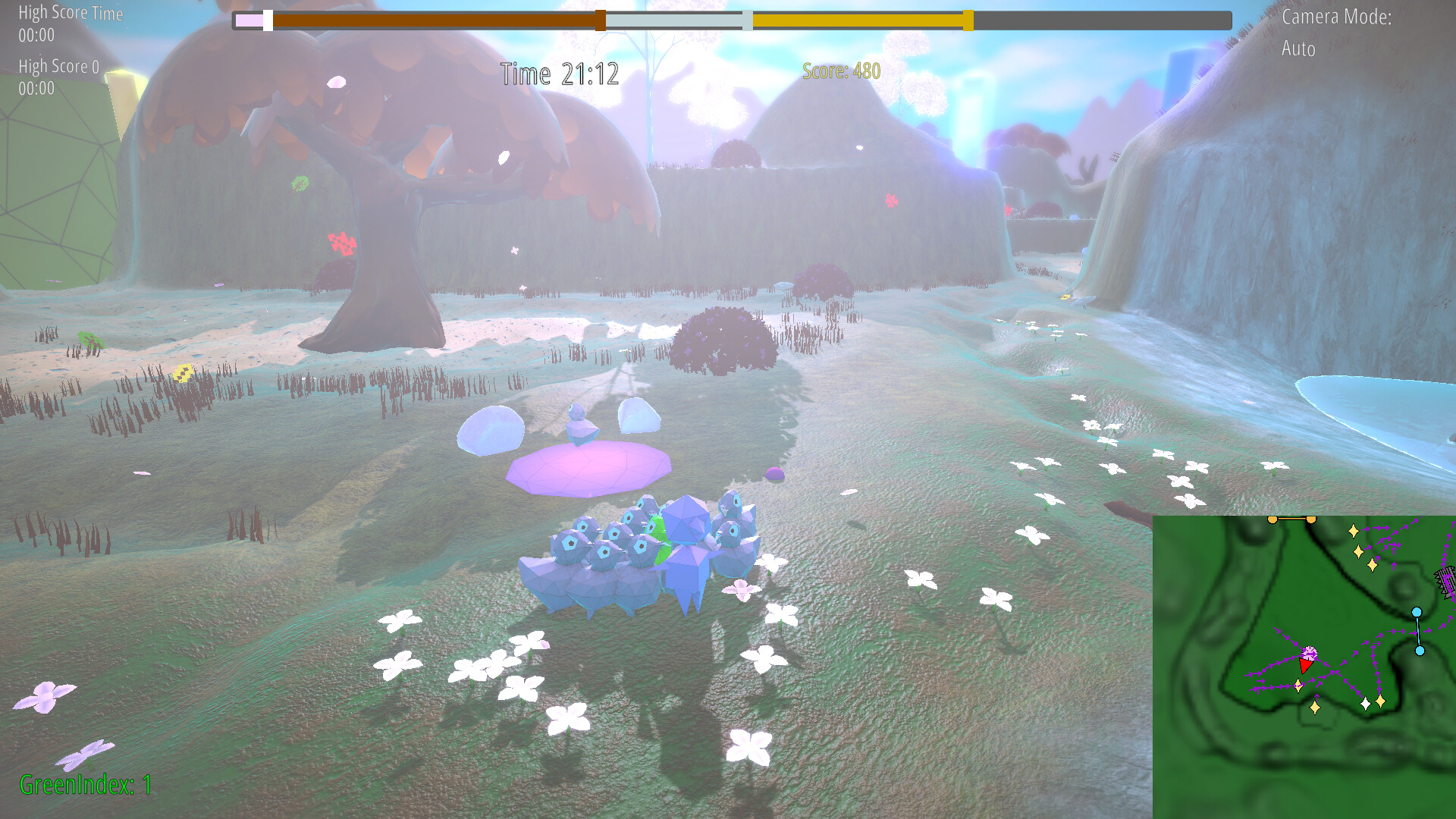
Task: Click the white handle on the top progress bar
Action: pos(267,20)
